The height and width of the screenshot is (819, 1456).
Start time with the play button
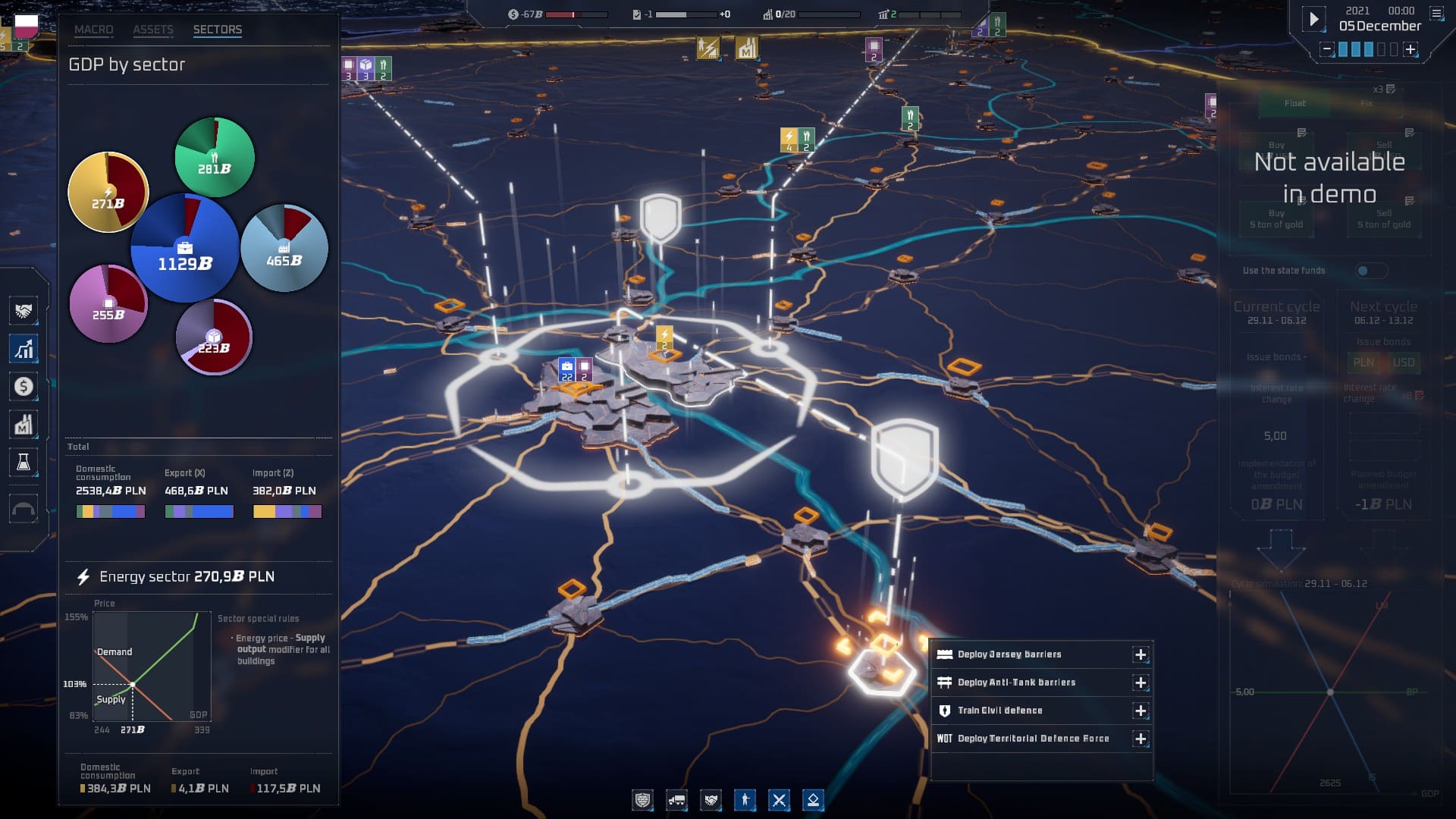tap(1314, 19)
